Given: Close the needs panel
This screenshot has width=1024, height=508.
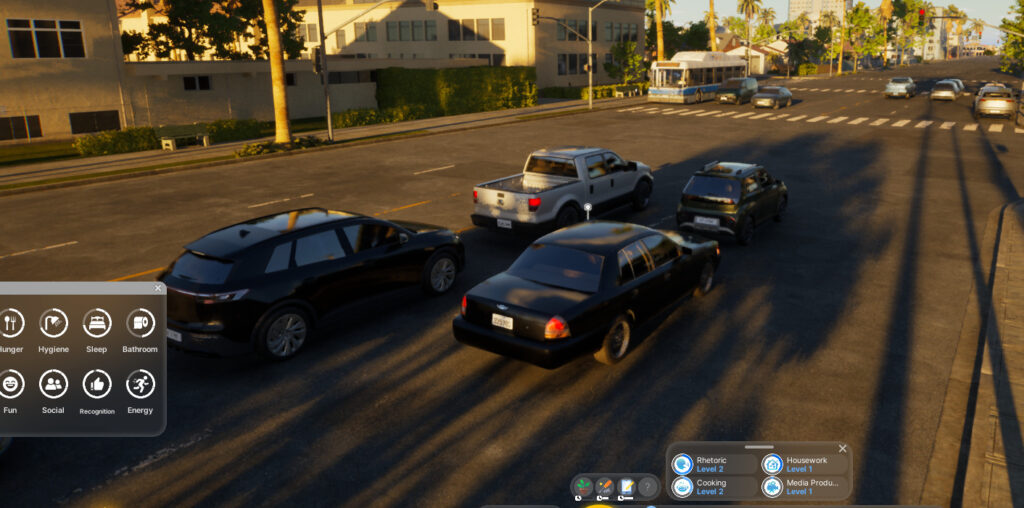Looking at the screenshot, I should pyautogui.click(x=158, y=288).
